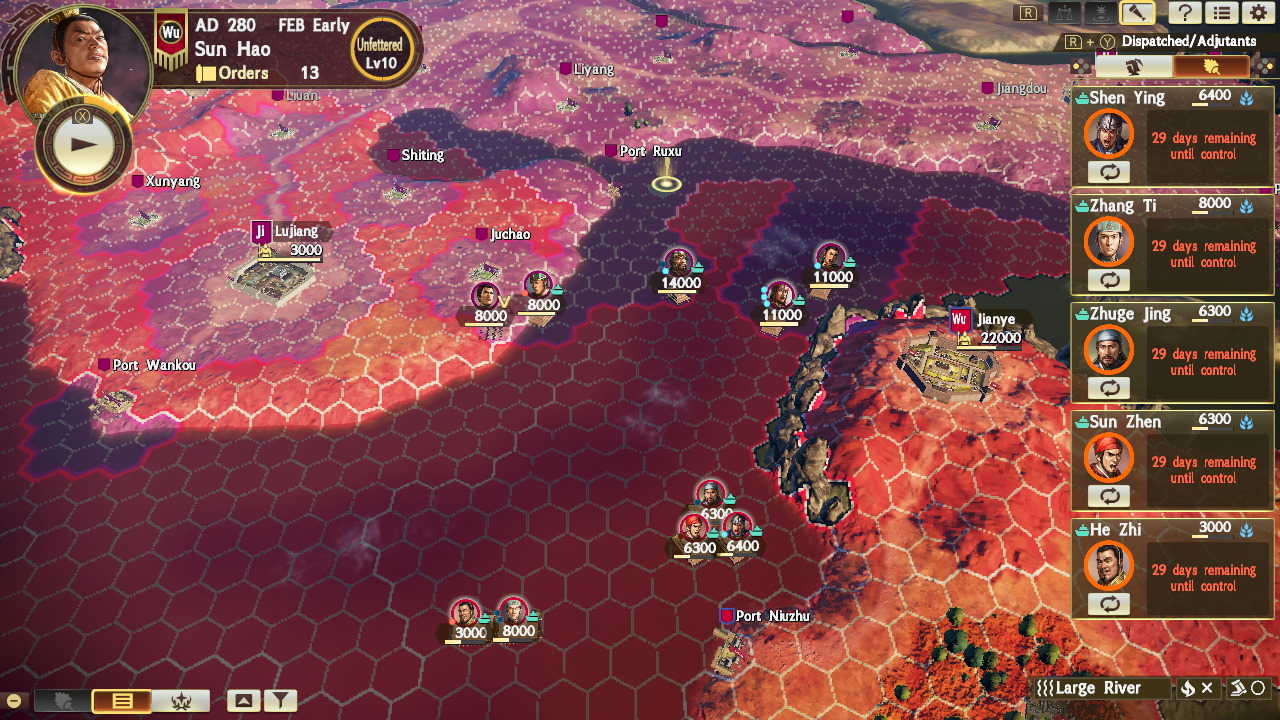
Task: Click the swap icon under Shen Ying's portrait
Action: click(1110, 172)
